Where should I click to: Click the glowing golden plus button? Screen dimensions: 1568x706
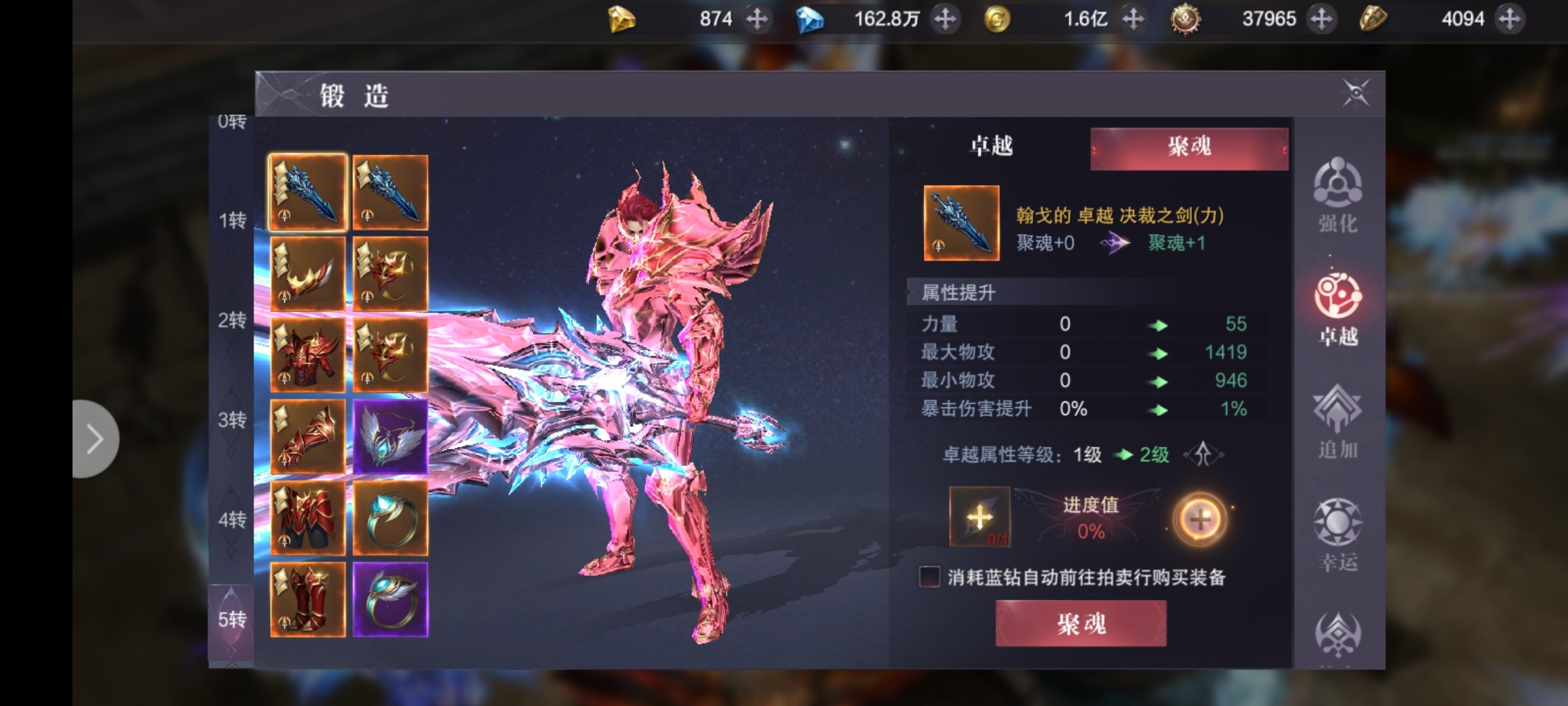[1200, 519]
